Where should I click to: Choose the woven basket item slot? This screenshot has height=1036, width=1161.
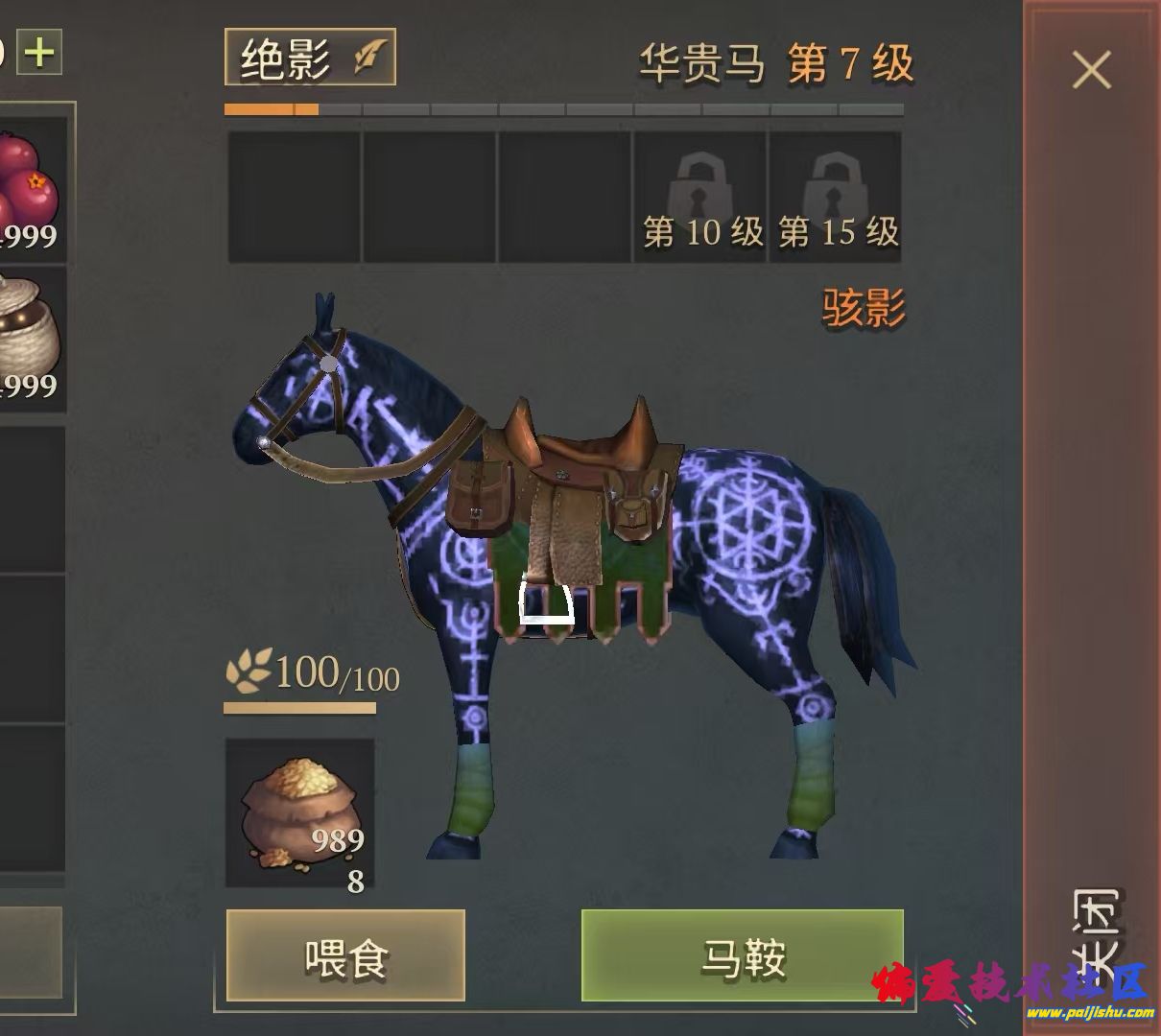[29, 338]
